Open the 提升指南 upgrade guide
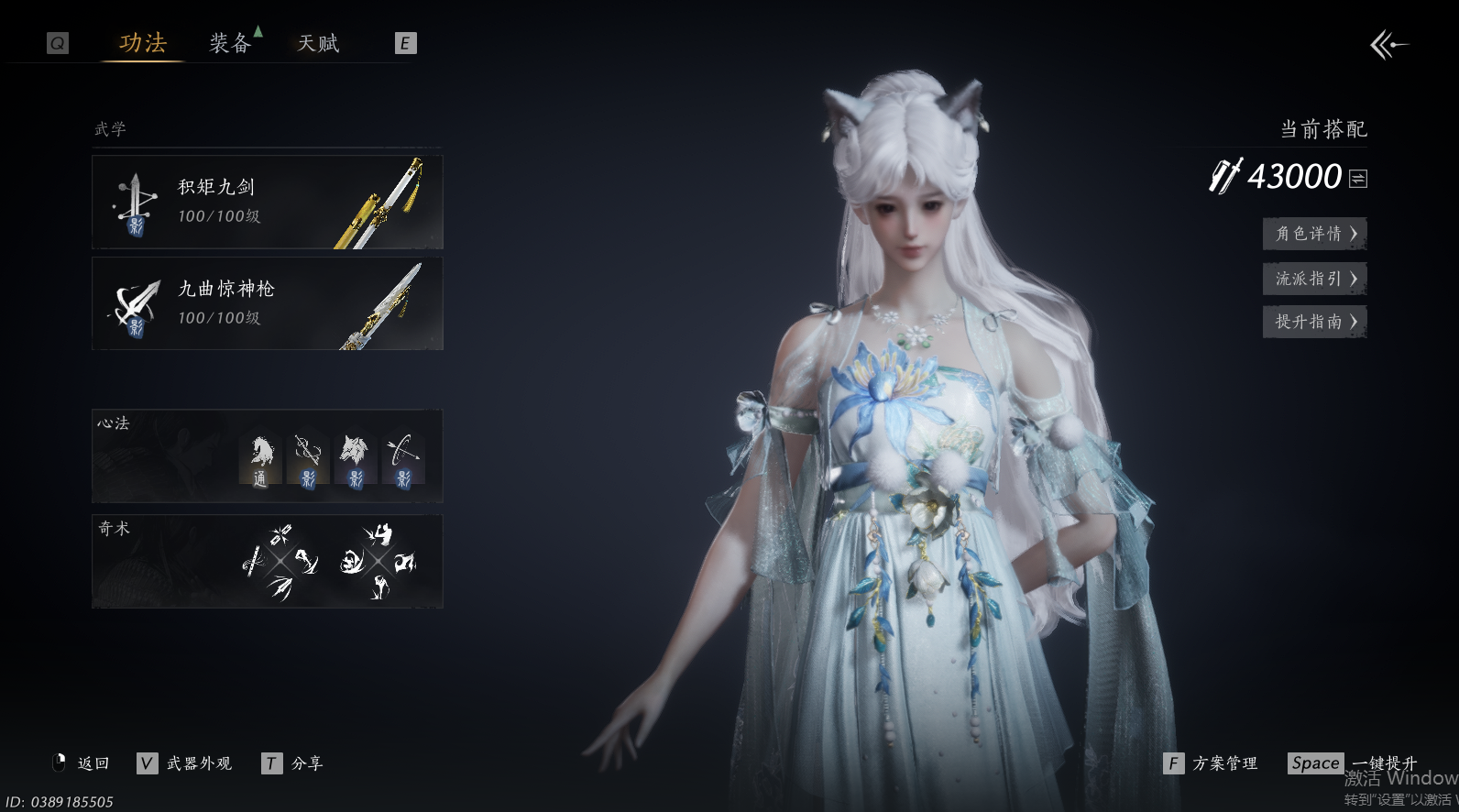This screenshot has width=1459, height=812. tap(1314, 322)
